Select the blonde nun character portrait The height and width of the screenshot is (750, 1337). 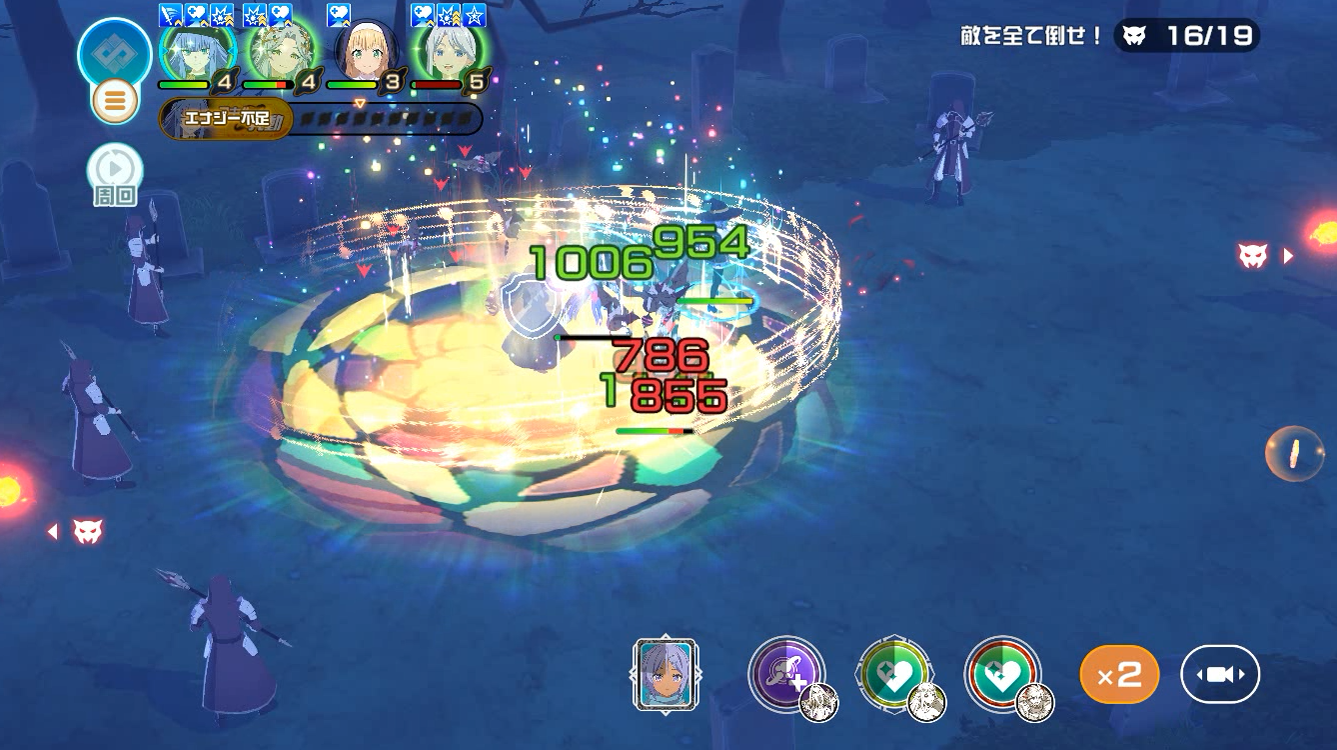365,52
